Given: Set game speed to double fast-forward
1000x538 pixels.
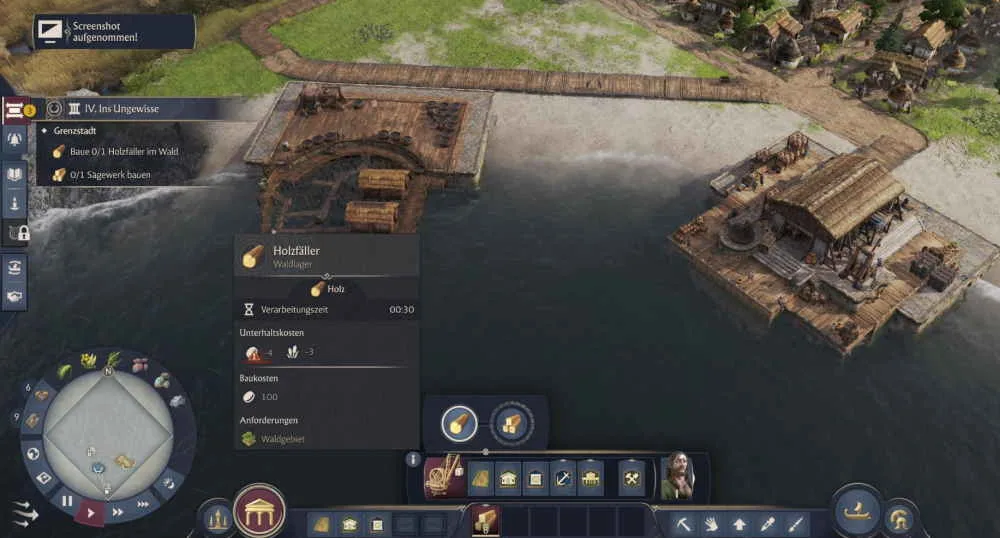Looking at the screenshot, I should 118,512.
